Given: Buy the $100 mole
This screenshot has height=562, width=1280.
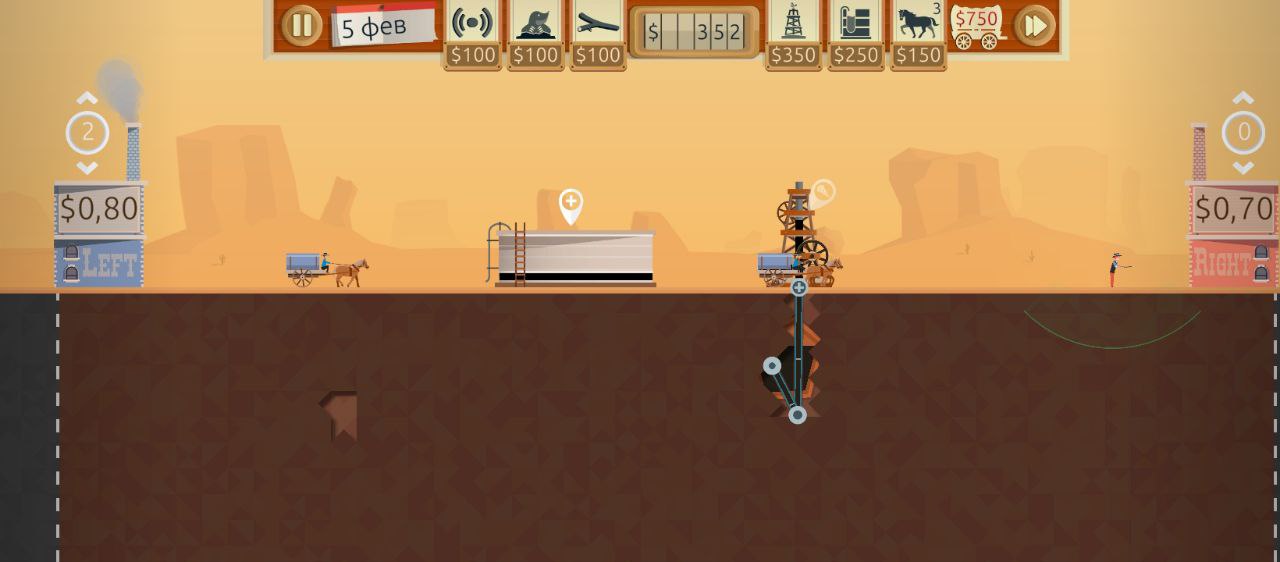Looking at the screenshot, I should point(535,24).
